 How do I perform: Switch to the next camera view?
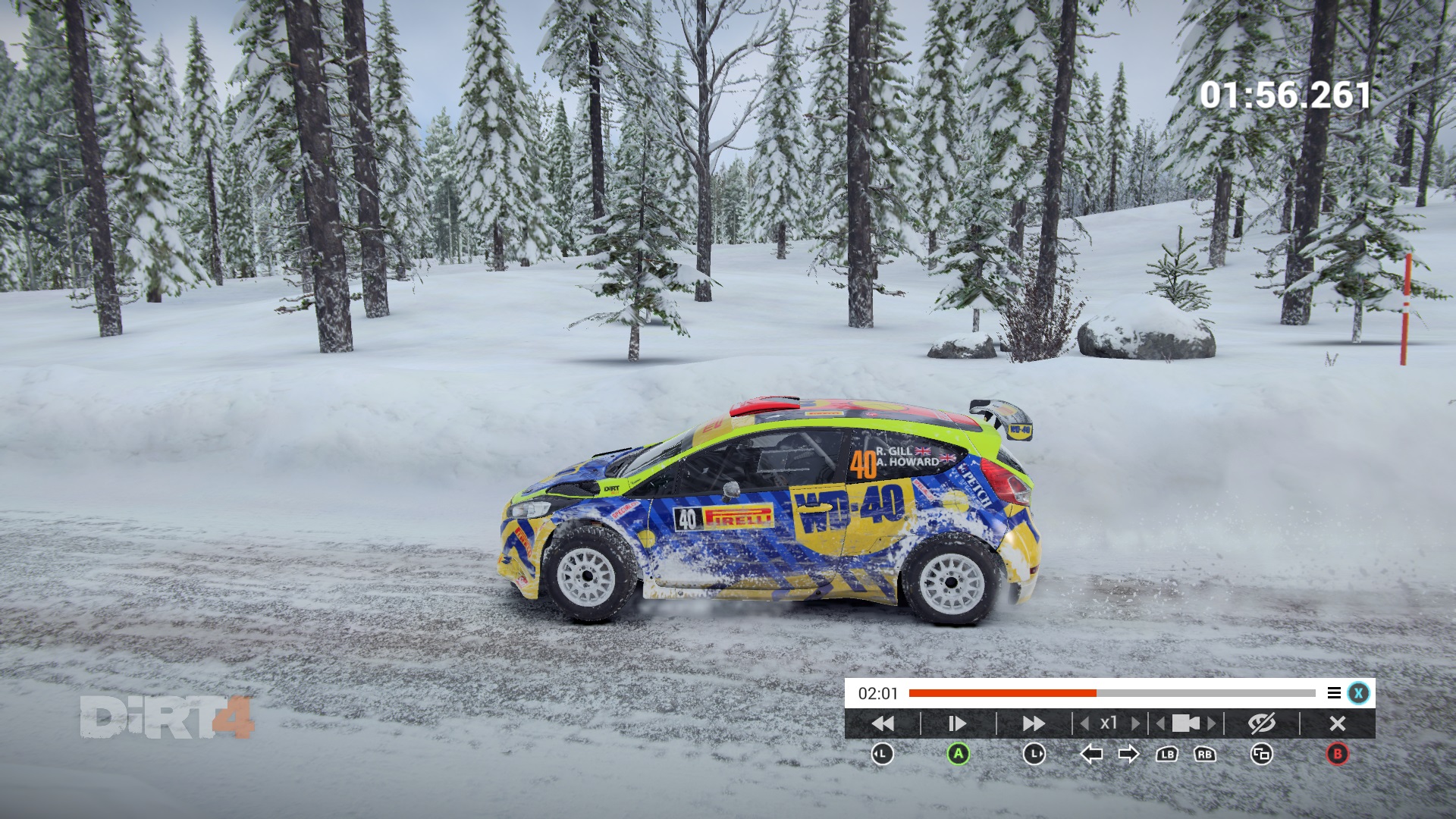[1212, 723]
